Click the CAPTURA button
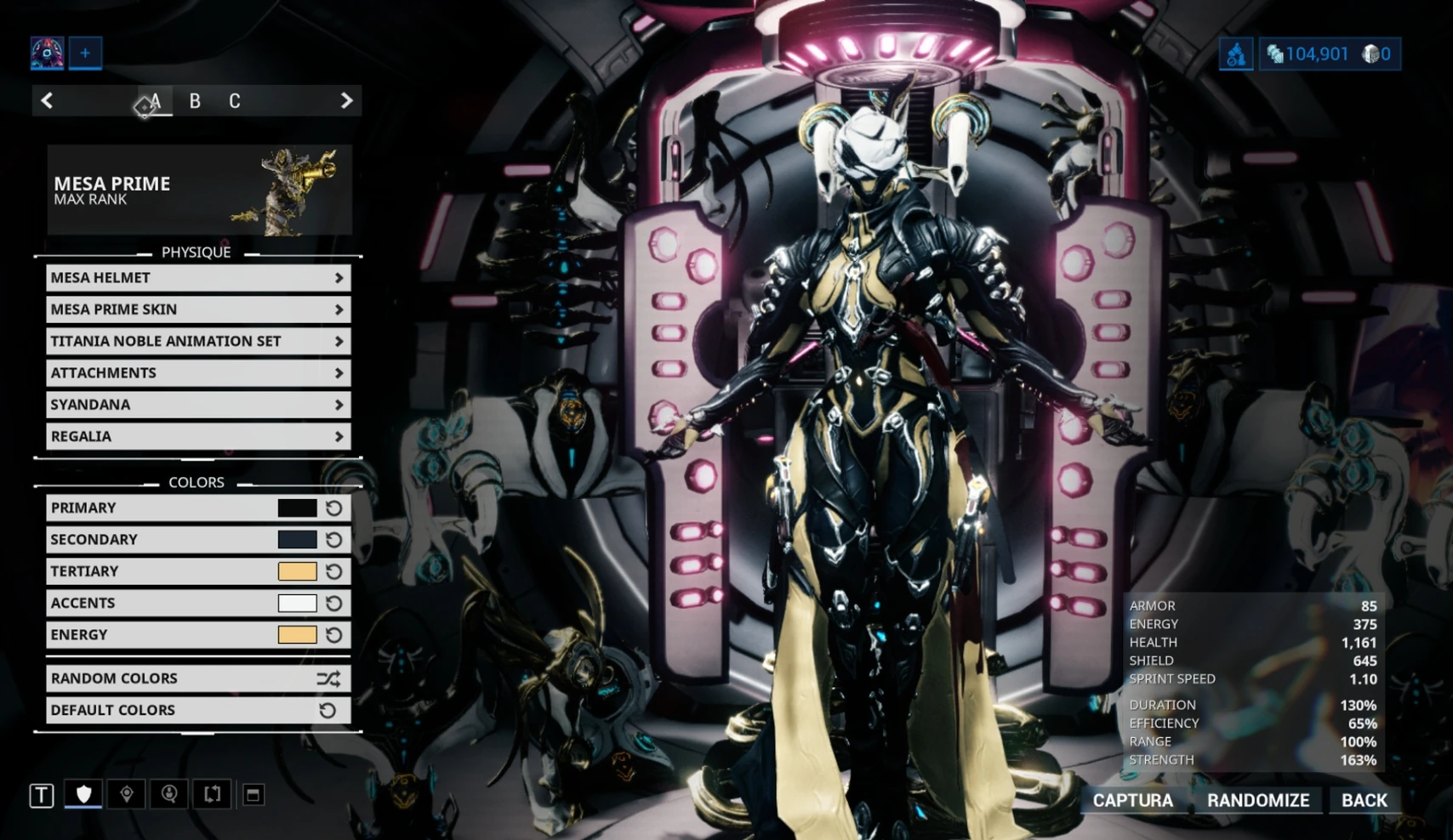1453x840 pixels. [x=1134, y=800]
